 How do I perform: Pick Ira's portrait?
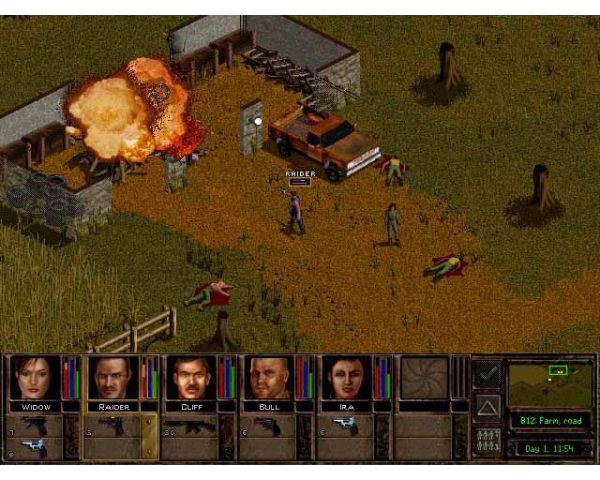coord(345,377)
